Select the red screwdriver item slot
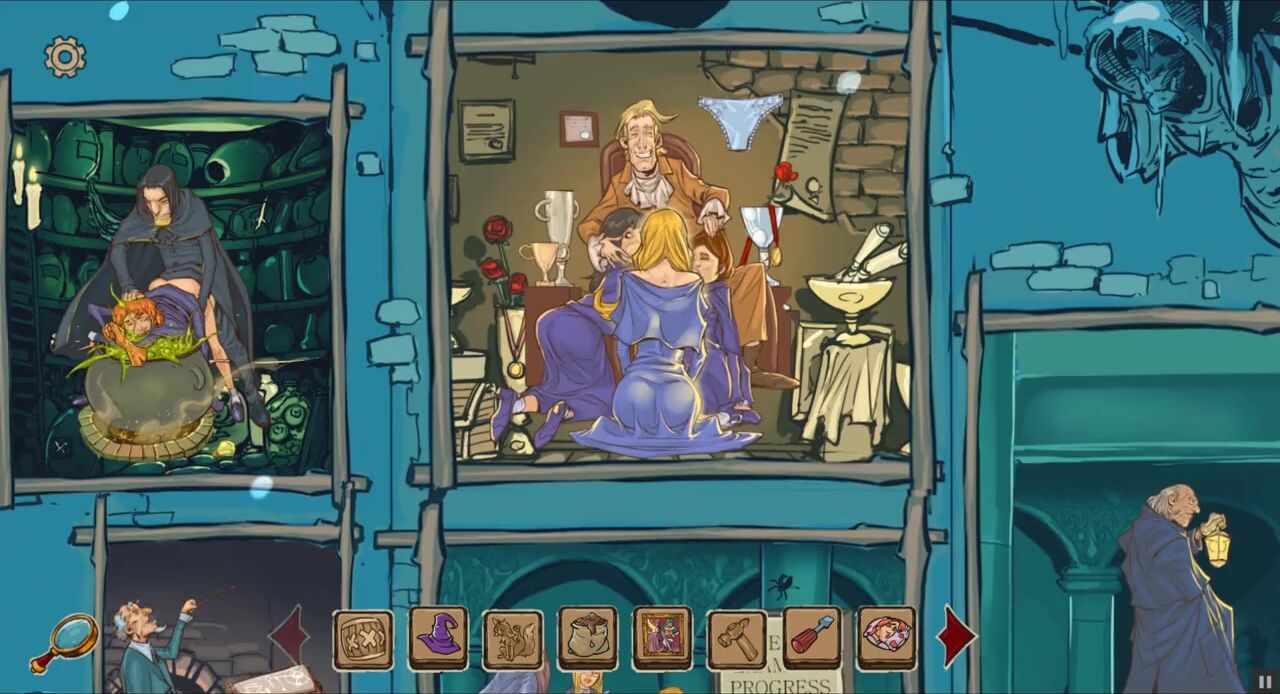The width and height of the screenshot is (1280, 694). 812,637
